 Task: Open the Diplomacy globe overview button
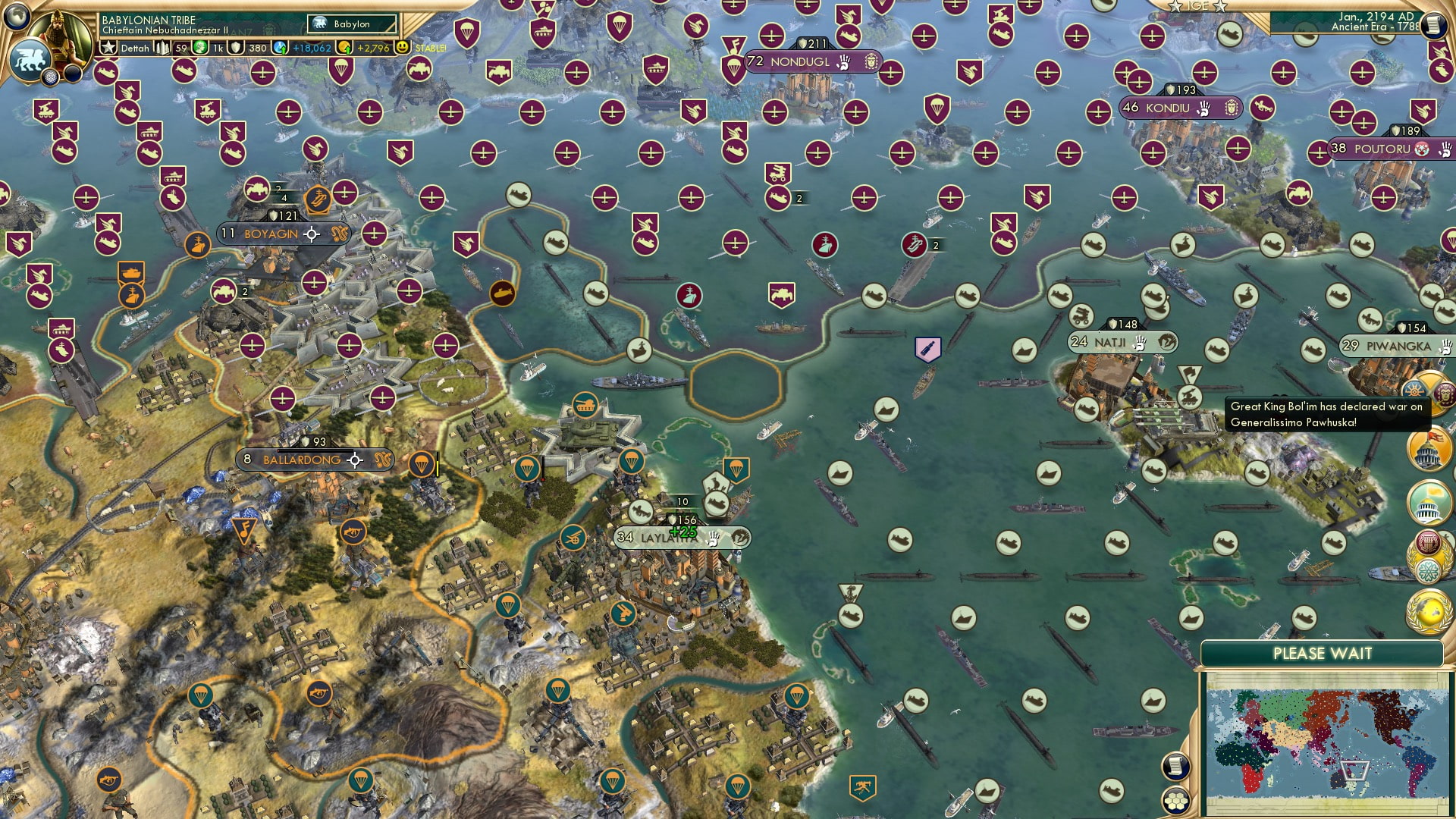[x=1428, y=608]
